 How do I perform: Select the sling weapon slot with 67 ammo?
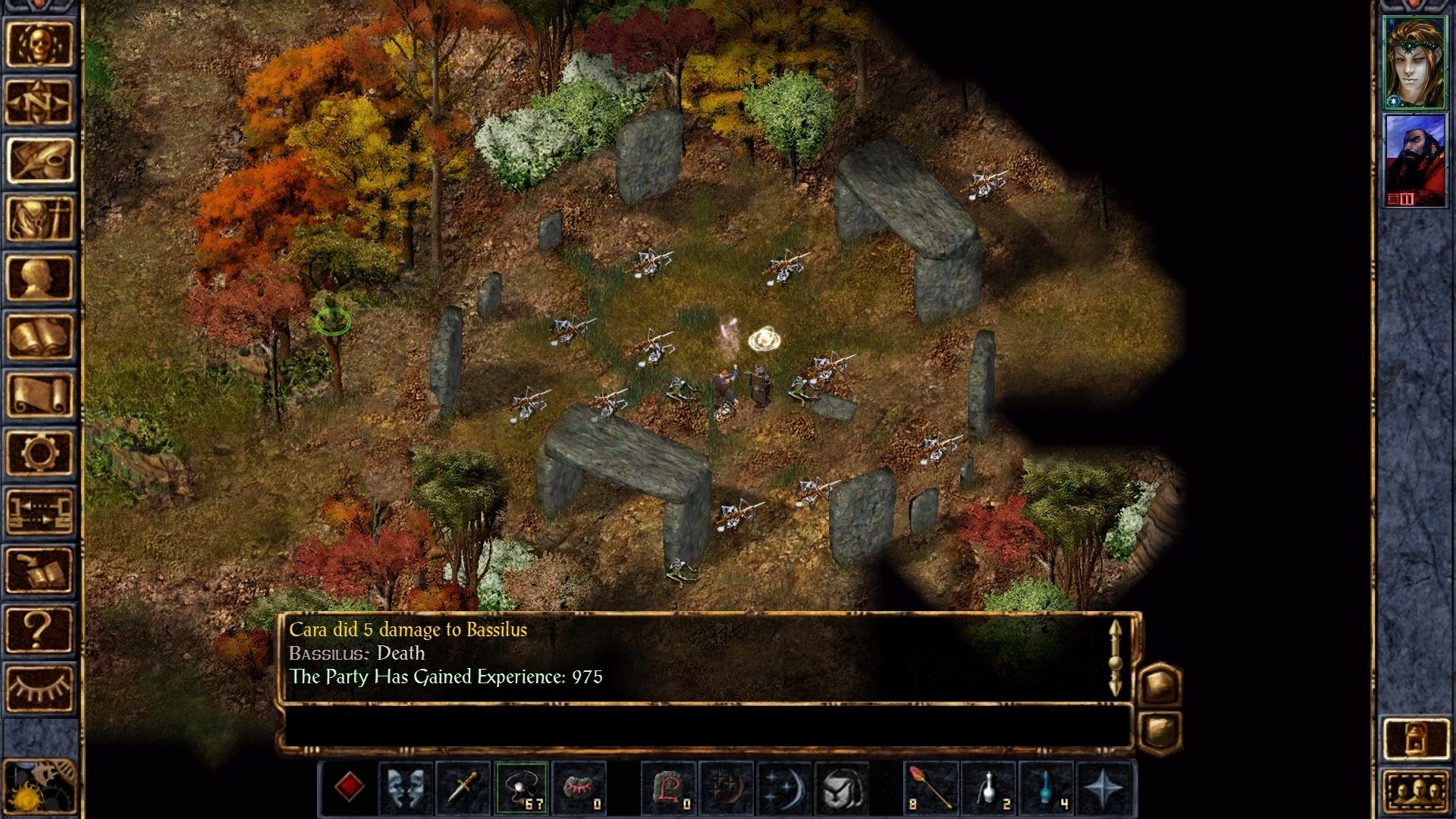tap(522, 787)
